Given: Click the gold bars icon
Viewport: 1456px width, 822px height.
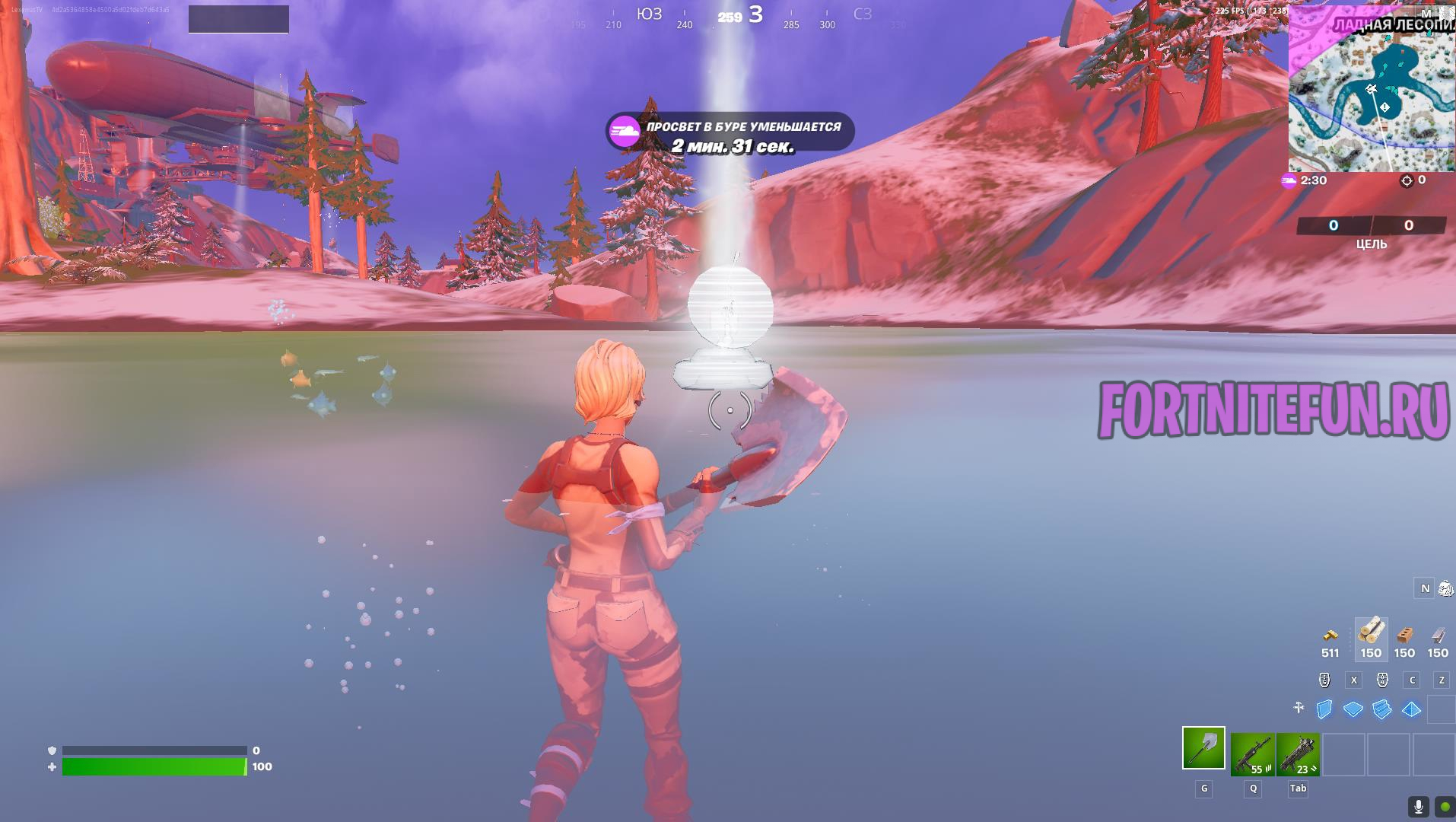Looking at the screenshot, I should (x=1330, y=635).
